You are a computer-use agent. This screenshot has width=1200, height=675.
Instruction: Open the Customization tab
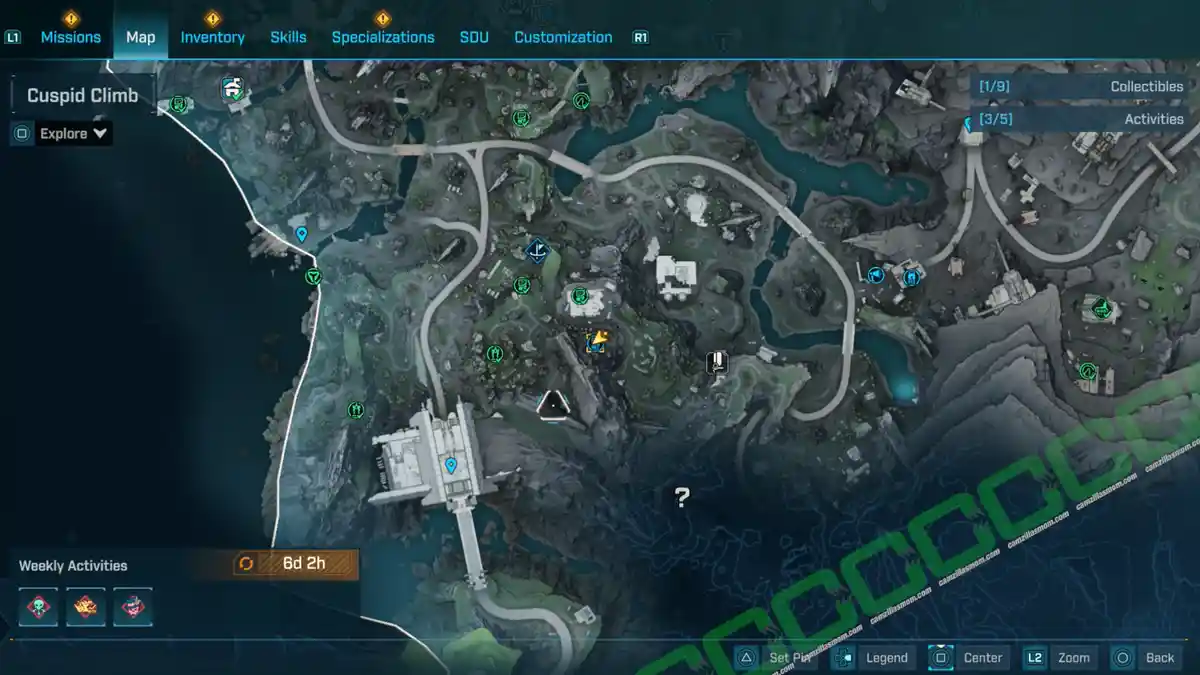[563, 37]
